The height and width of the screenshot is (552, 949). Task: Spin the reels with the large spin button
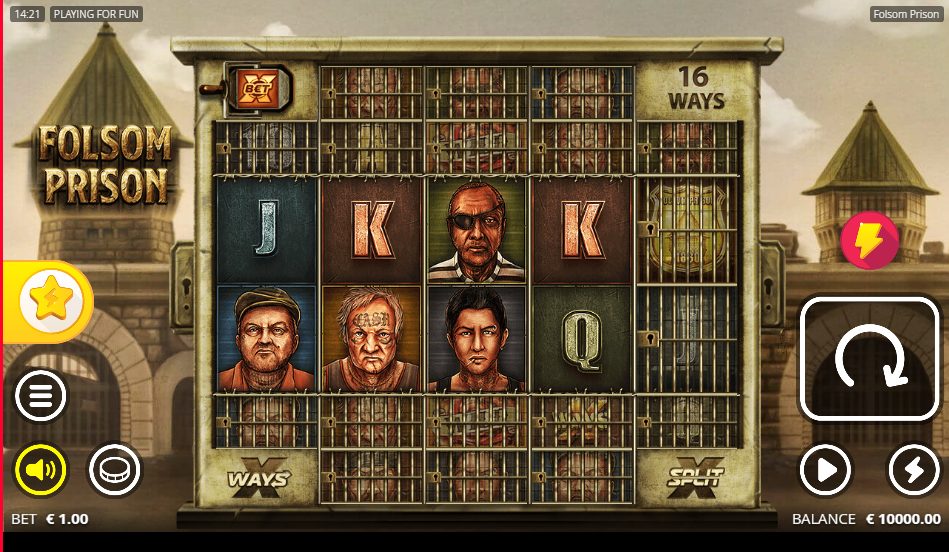point(868,359)
